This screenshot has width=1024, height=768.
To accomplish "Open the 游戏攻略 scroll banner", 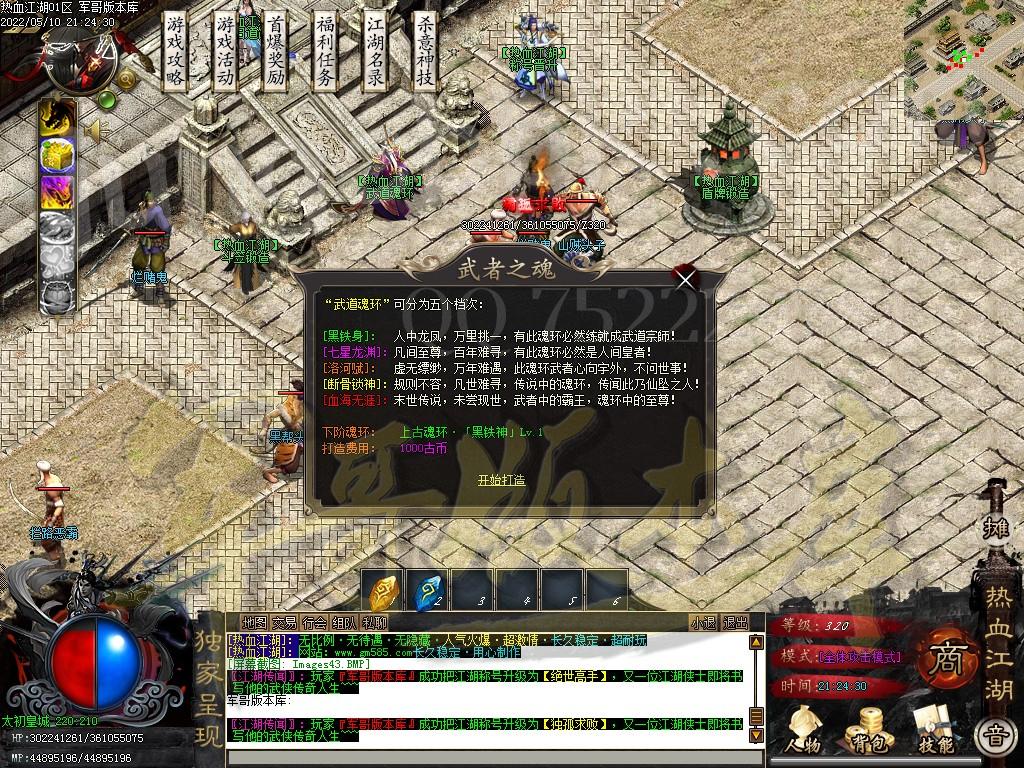I will coord(175,50).
